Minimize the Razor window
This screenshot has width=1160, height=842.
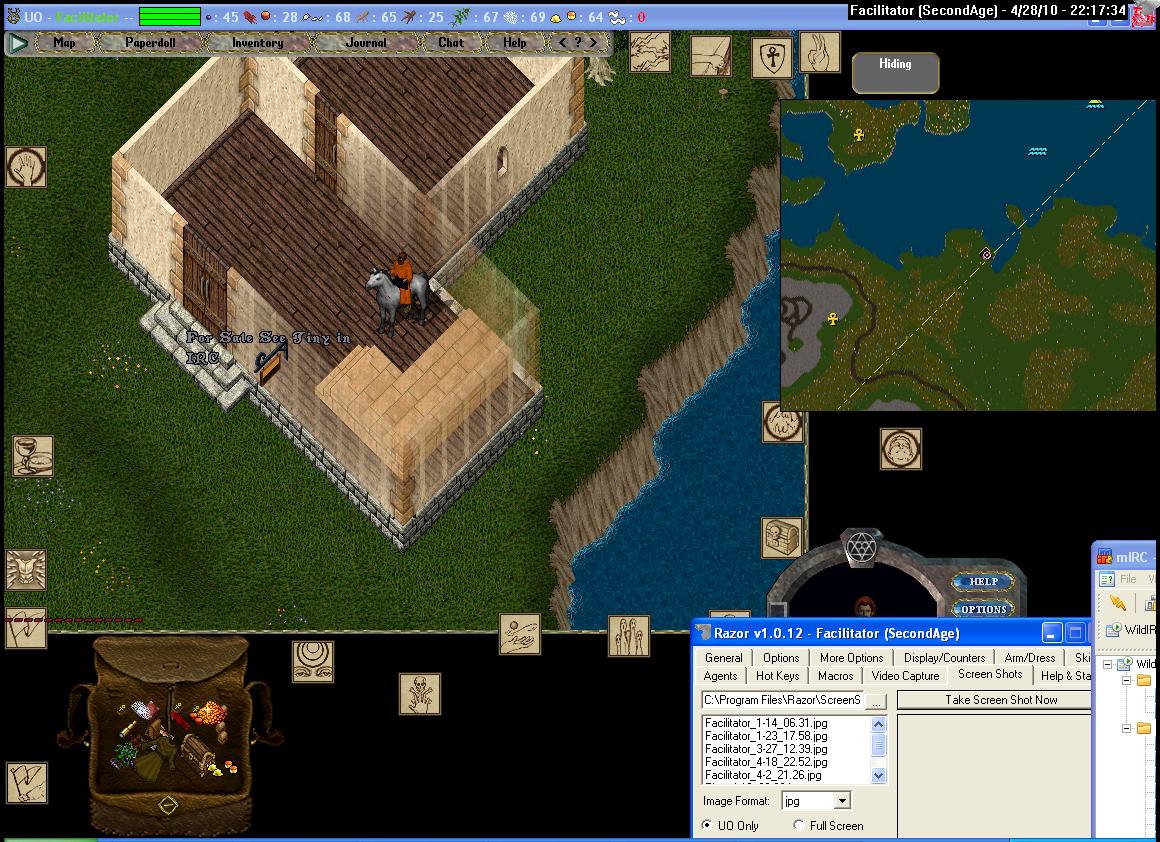1051,633
